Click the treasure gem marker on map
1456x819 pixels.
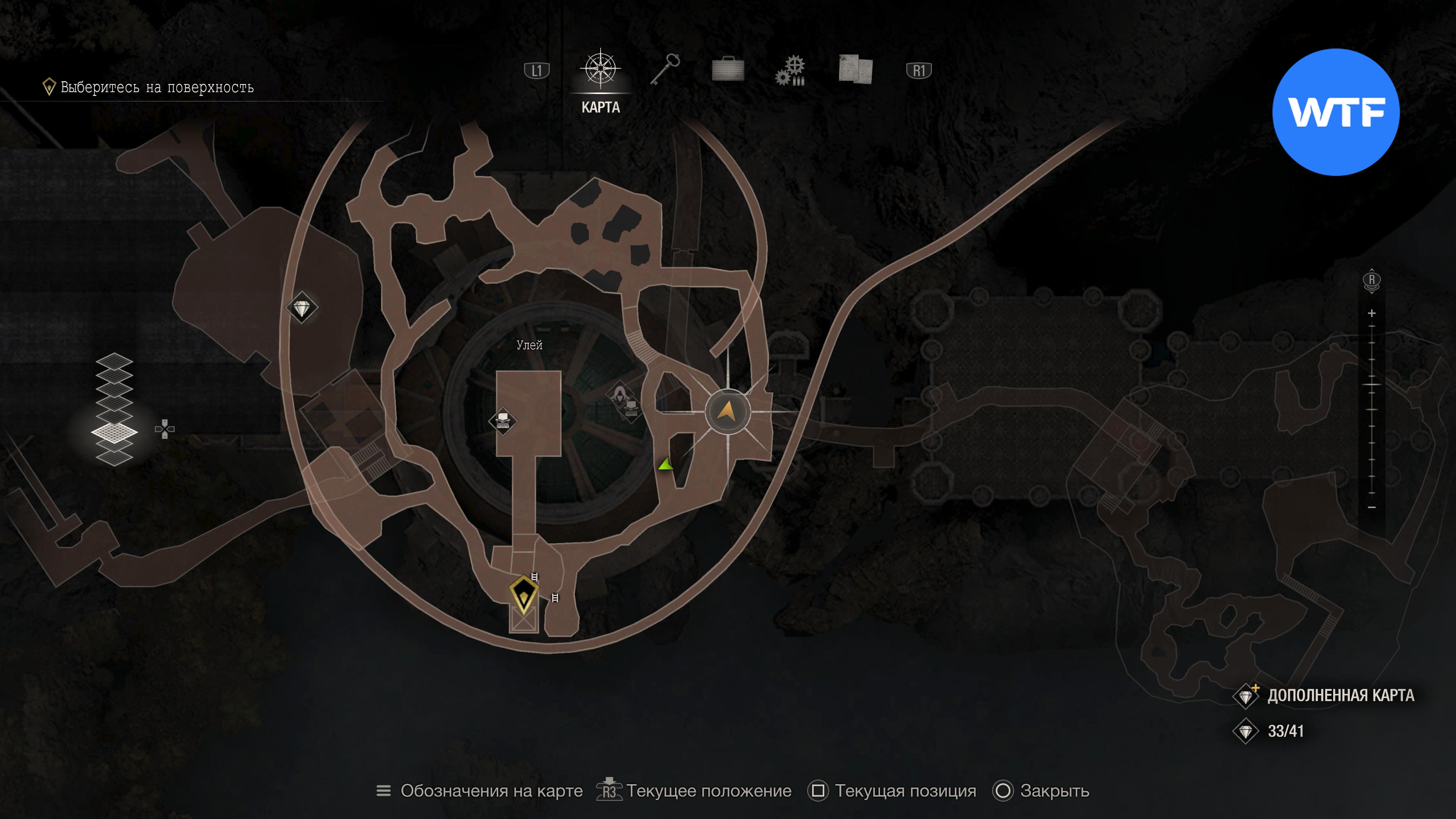point(302,308)
